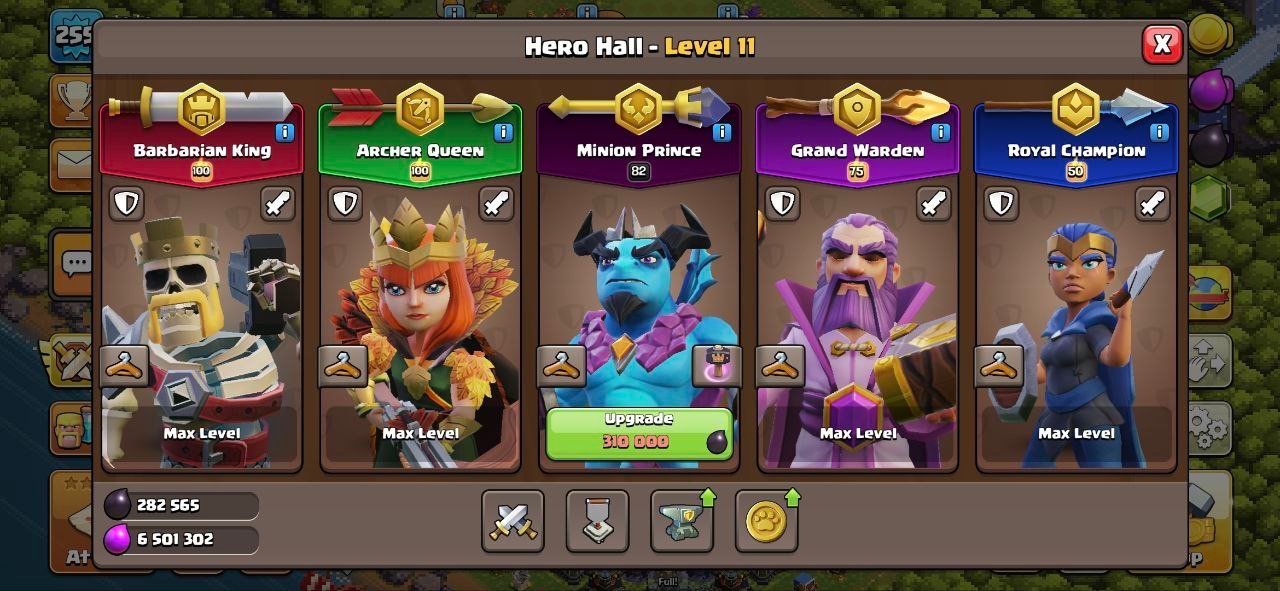Open Barbarian King skin wardrobe
Screen dimensions: 1280x591
click(x=125, y=367)
